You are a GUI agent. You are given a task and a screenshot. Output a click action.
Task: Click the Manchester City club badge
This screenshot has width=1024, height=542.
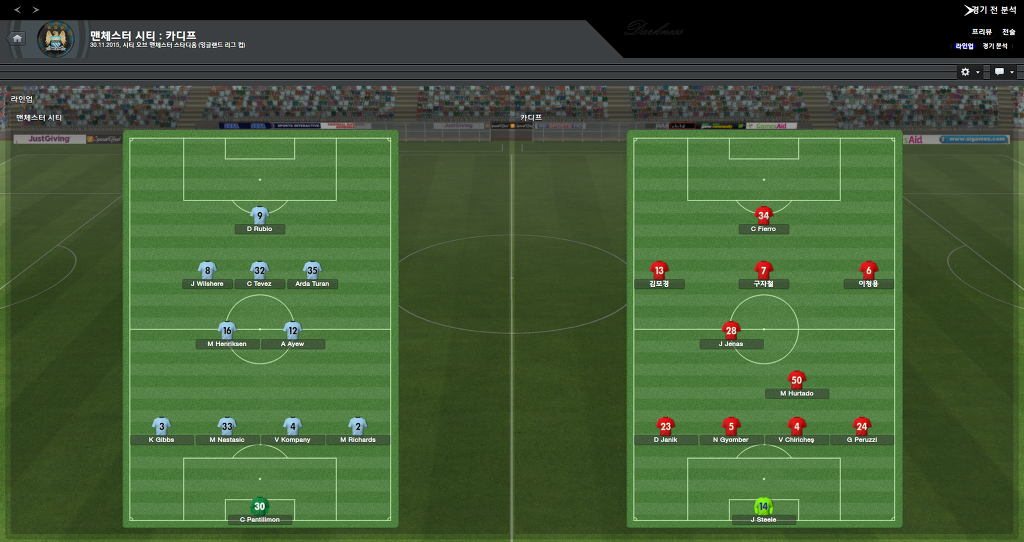pos(55,39)
